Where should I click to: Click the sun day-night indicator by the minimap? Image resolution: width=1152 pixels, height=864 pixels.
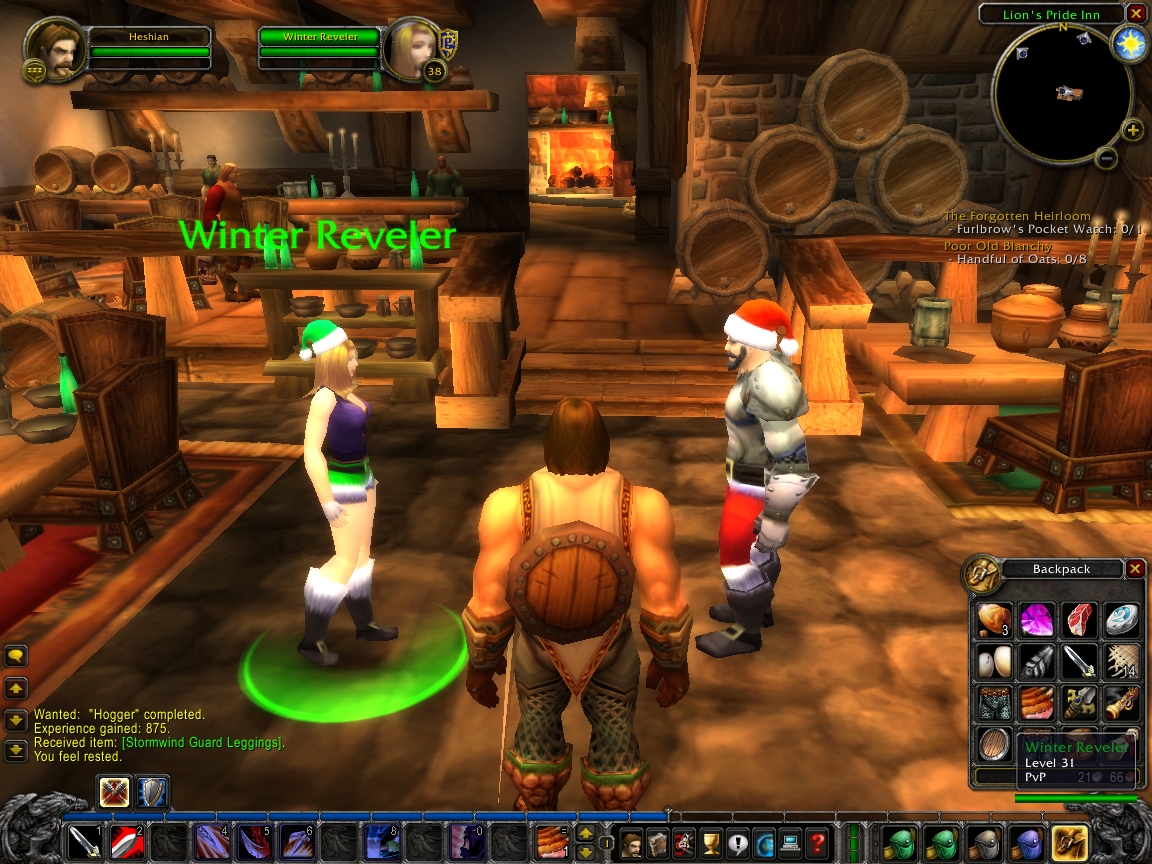[x=1131, y=44]
